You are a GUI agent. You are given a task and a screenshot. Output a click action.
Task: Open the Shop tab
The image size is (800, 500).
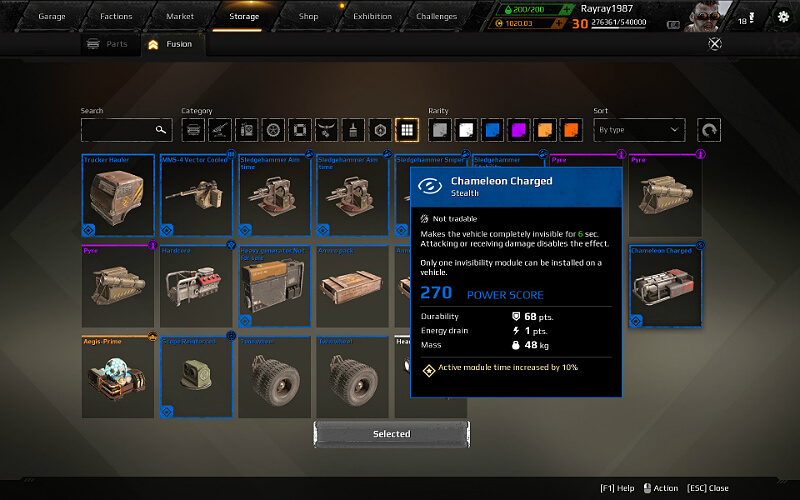pos(308,17)
